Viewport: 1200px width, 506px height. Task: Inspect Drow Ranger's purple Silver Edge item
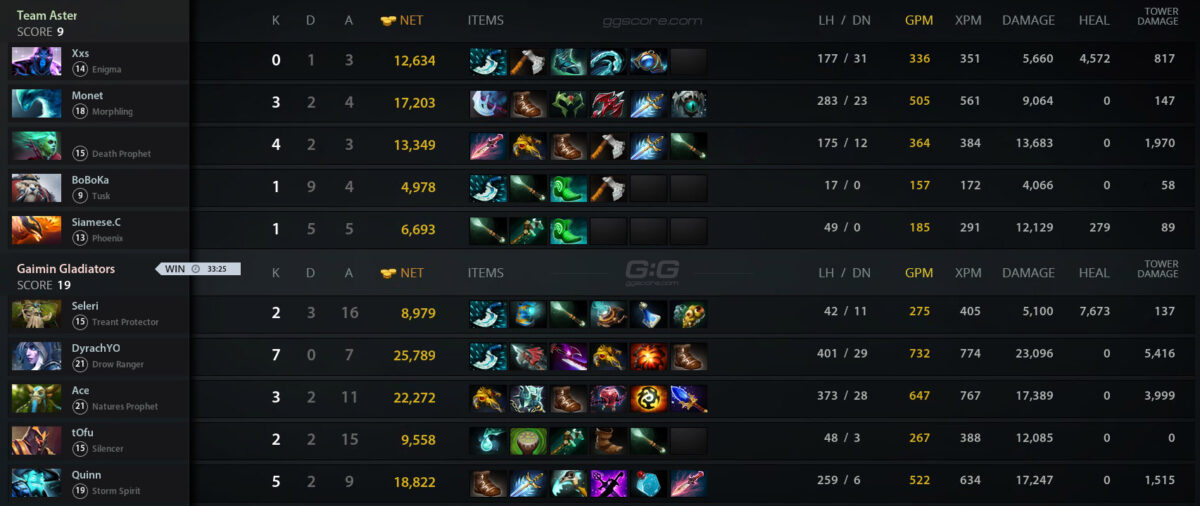(x=568, y=357)
